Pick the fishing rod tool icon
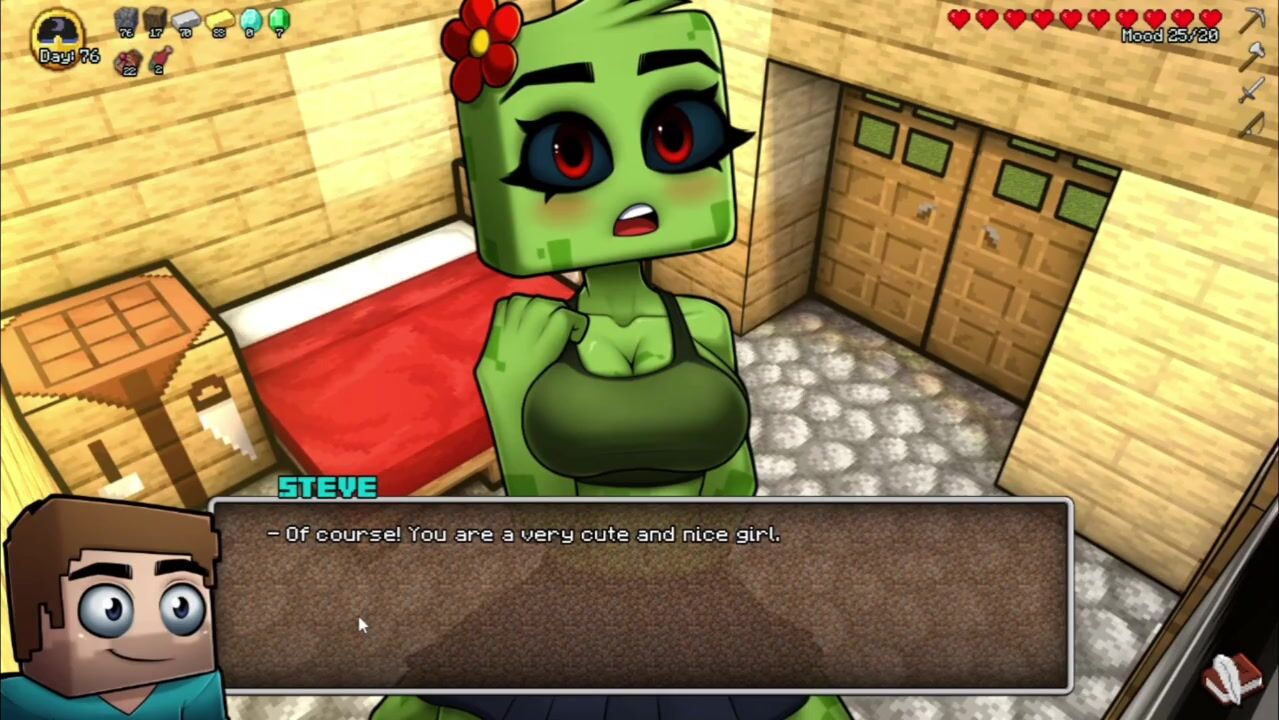The height and width of the screenshot is (720, 1279). (1252, 124)
